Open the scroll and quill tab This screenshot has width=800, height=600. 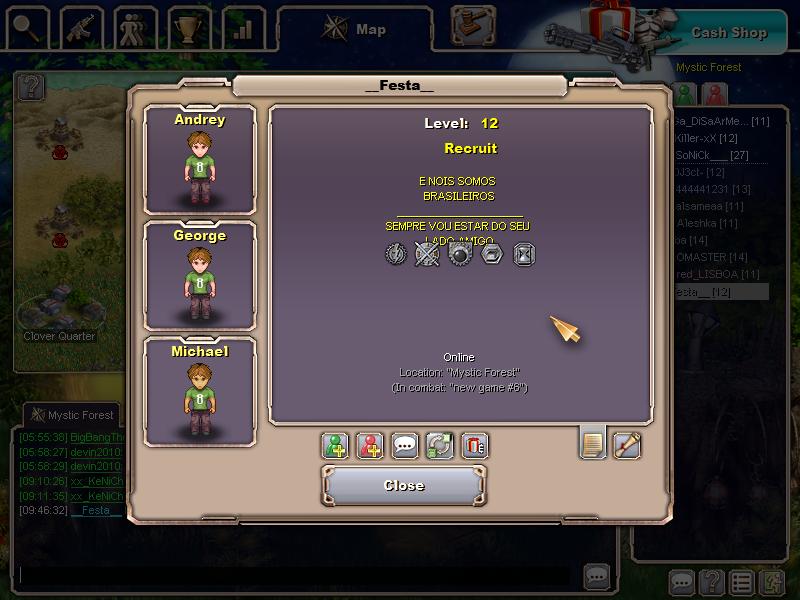[x=627, y=443]
